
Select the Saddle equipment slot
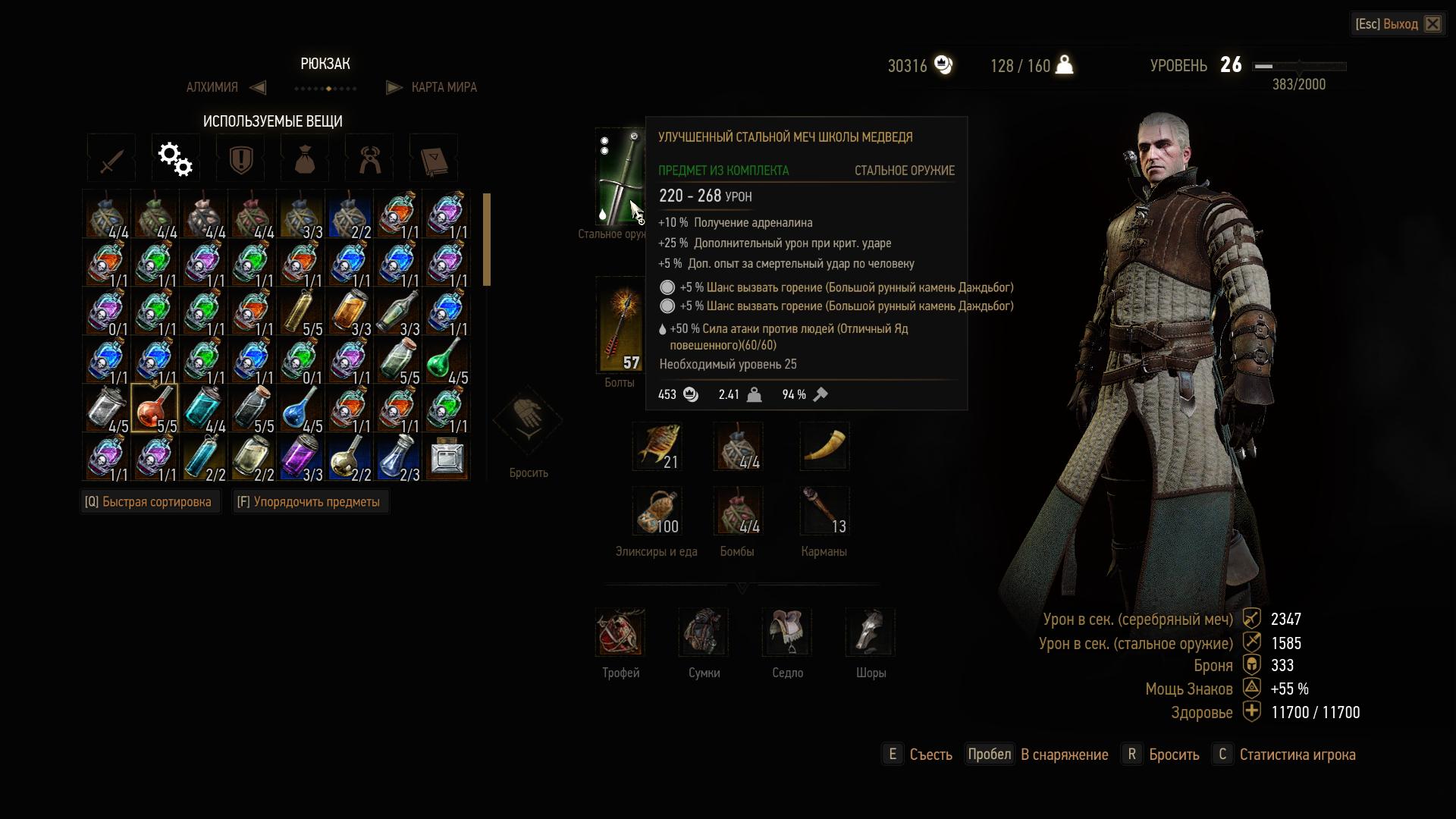787,632
